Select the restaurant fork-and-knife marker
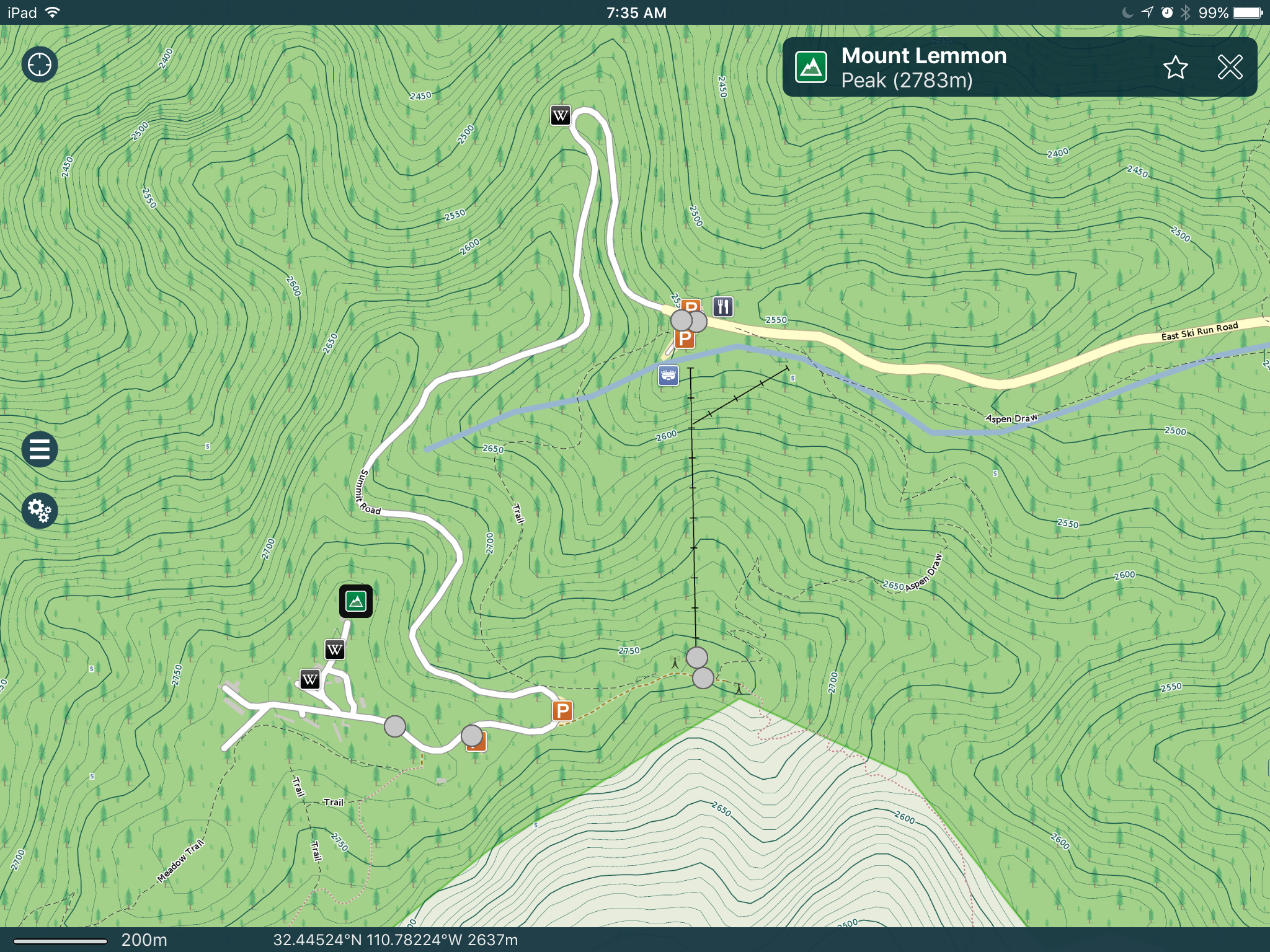This screenshot has height=952, width=1270. point(723,306)
